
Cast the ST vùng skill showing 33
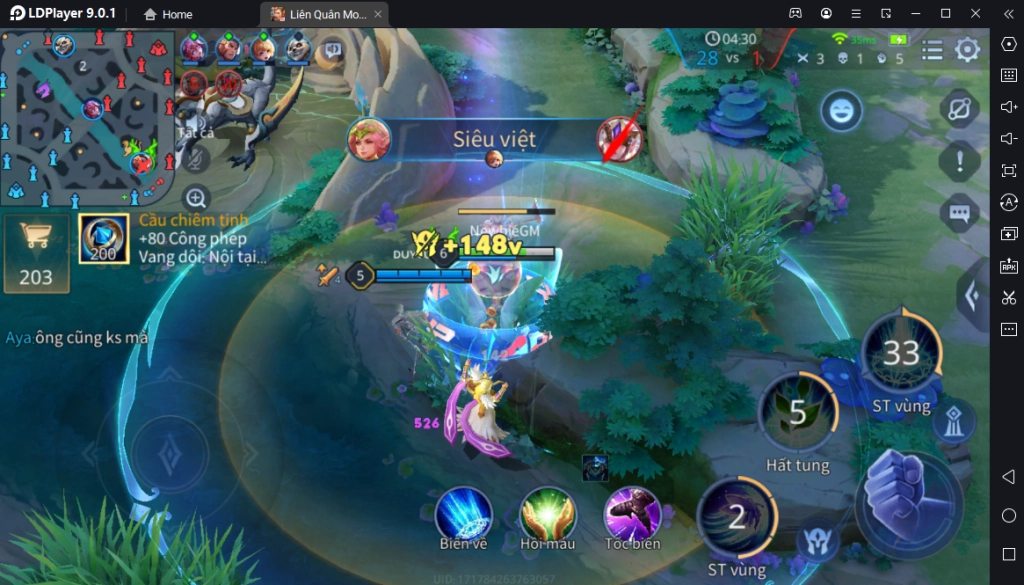click(x=901, y=353)
